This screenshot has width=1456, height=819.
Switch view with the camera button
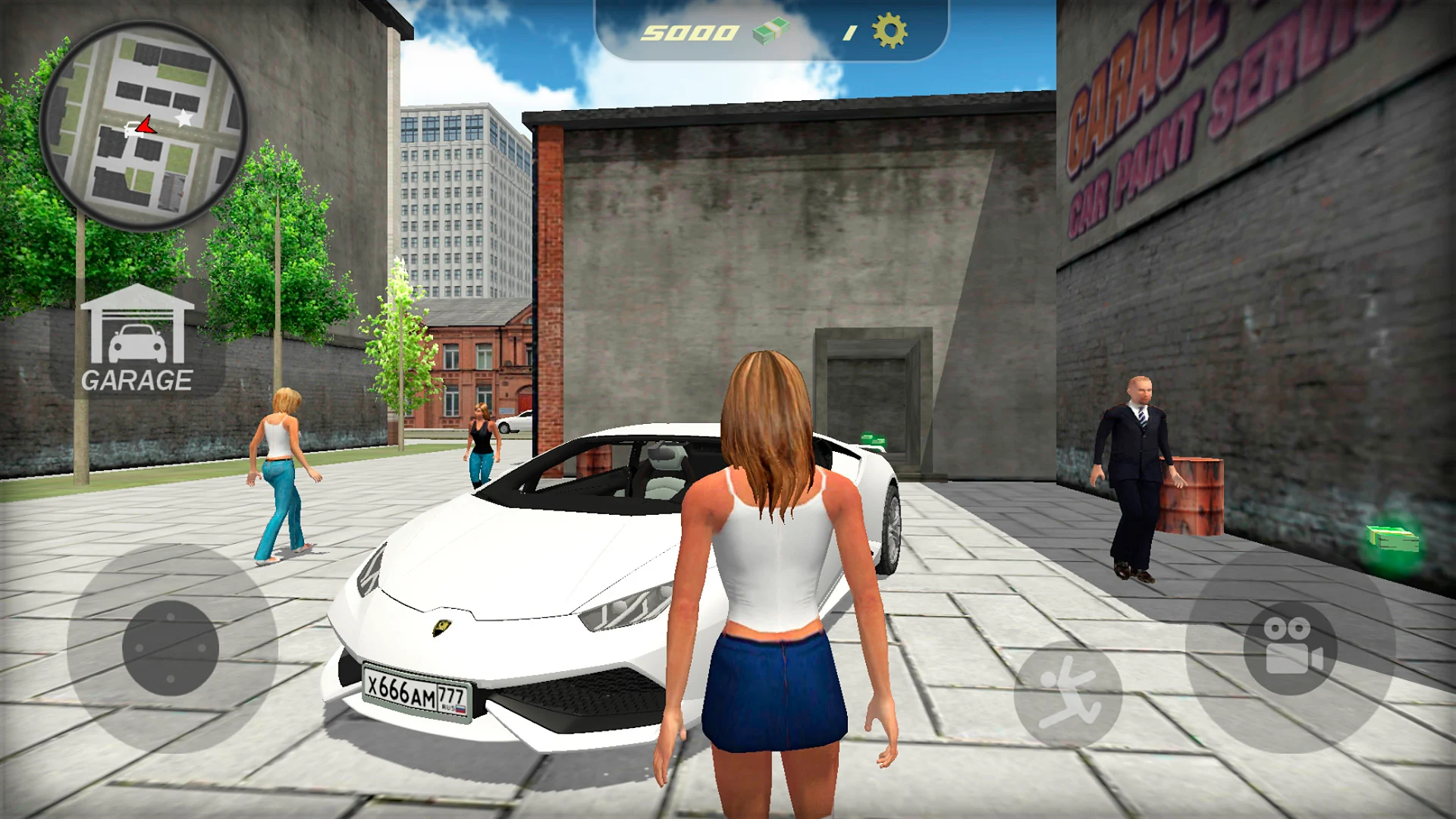click(x=1291, y=647)
